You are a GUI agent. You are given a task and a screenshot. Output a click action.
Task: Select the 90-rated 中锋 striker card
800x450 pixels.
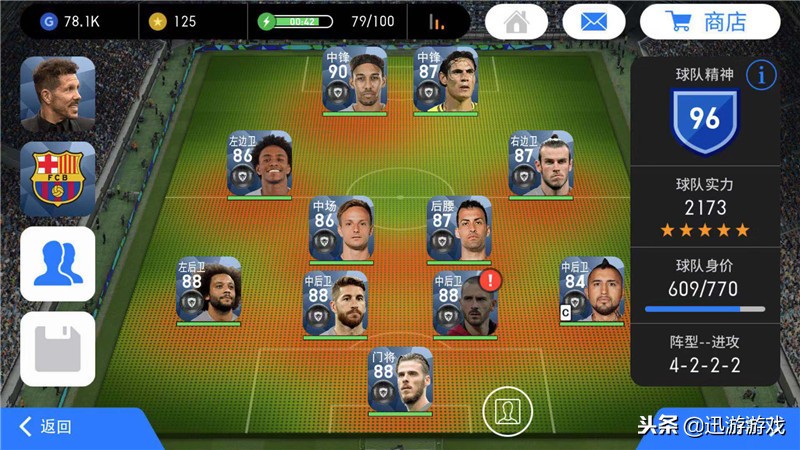(355, 79)
